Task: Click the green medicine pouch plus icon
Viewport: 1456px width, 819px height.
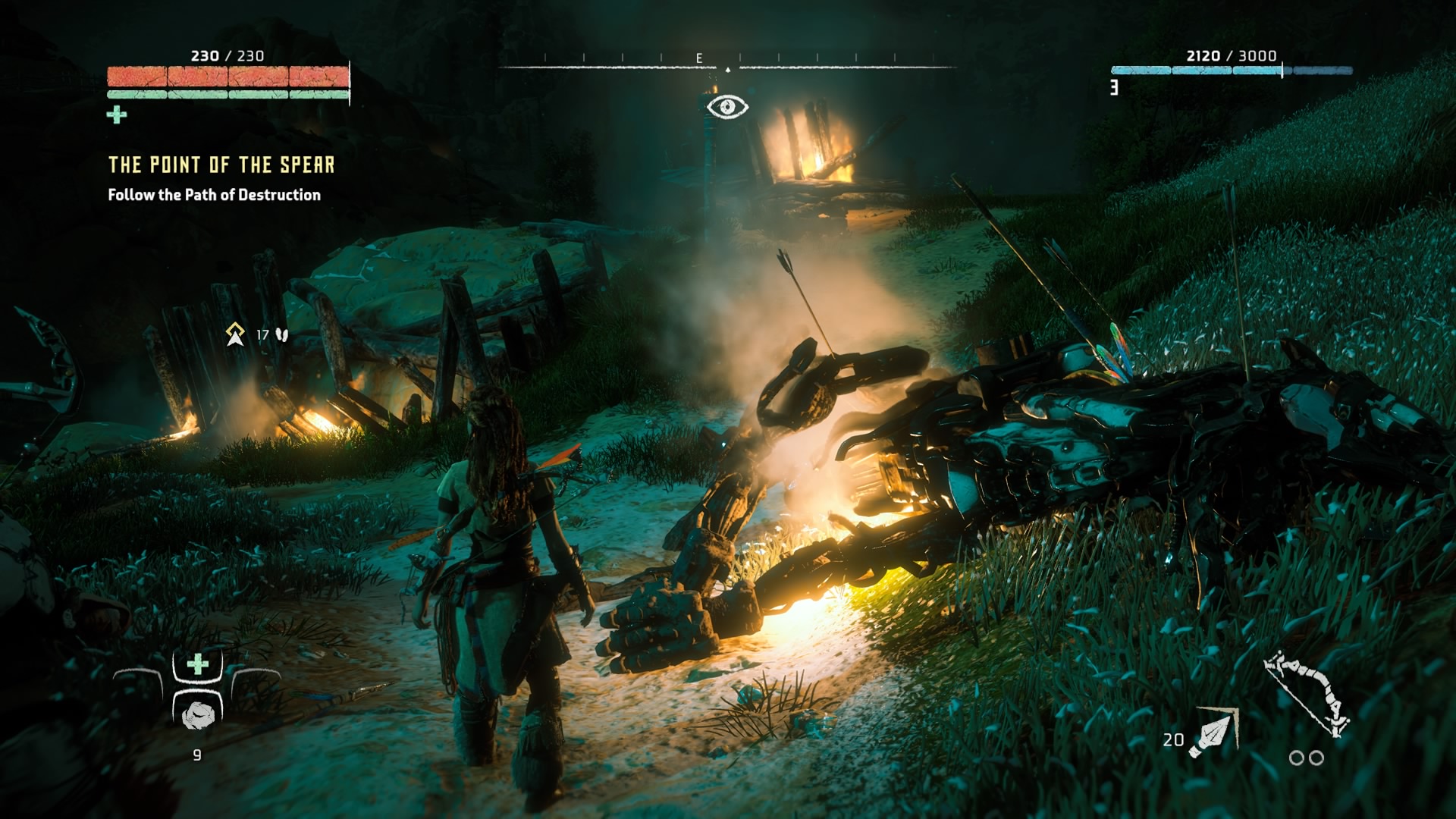Action: pyautogui.click(x=117, y=115)
